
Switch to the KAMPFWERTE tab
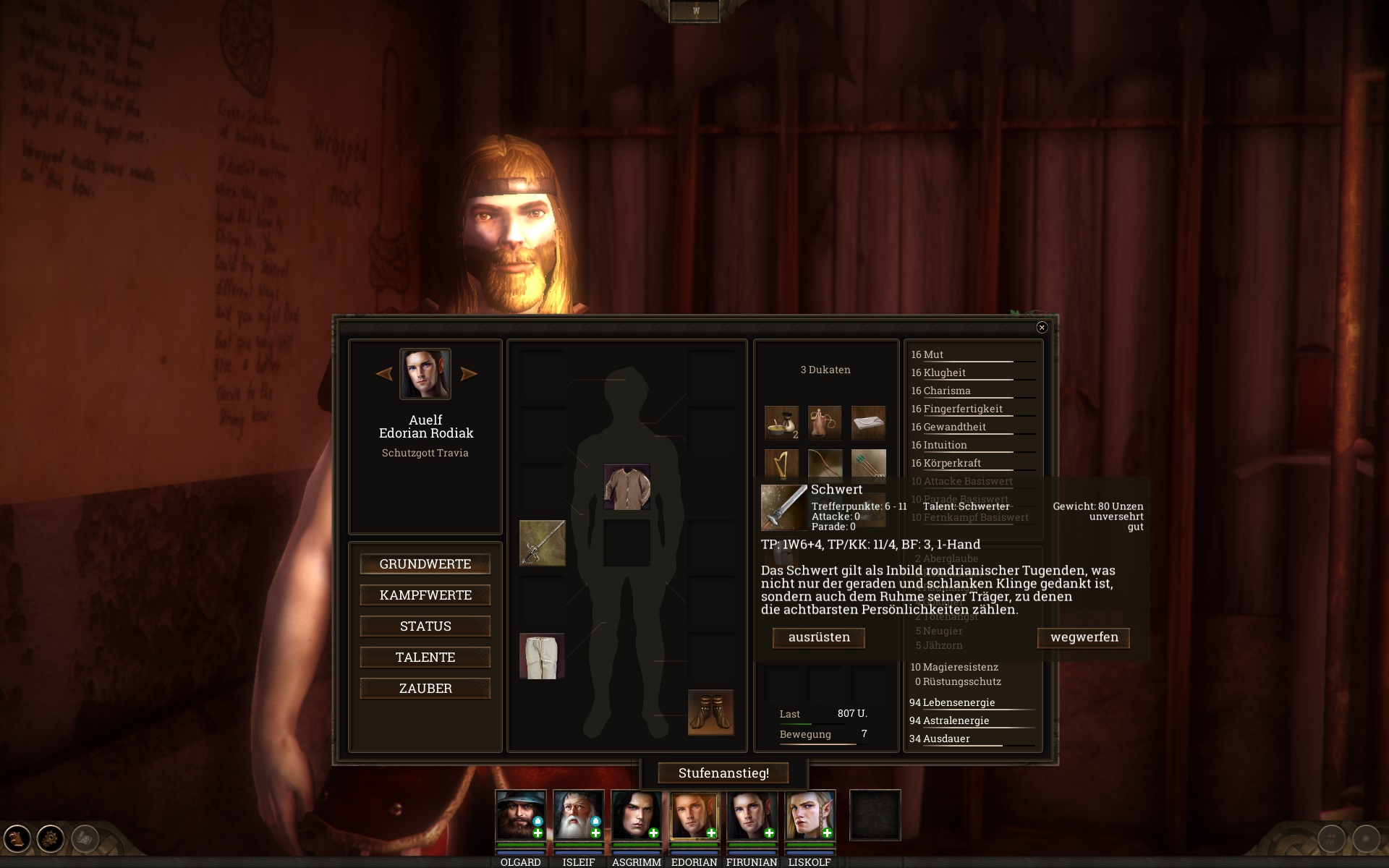425,595
